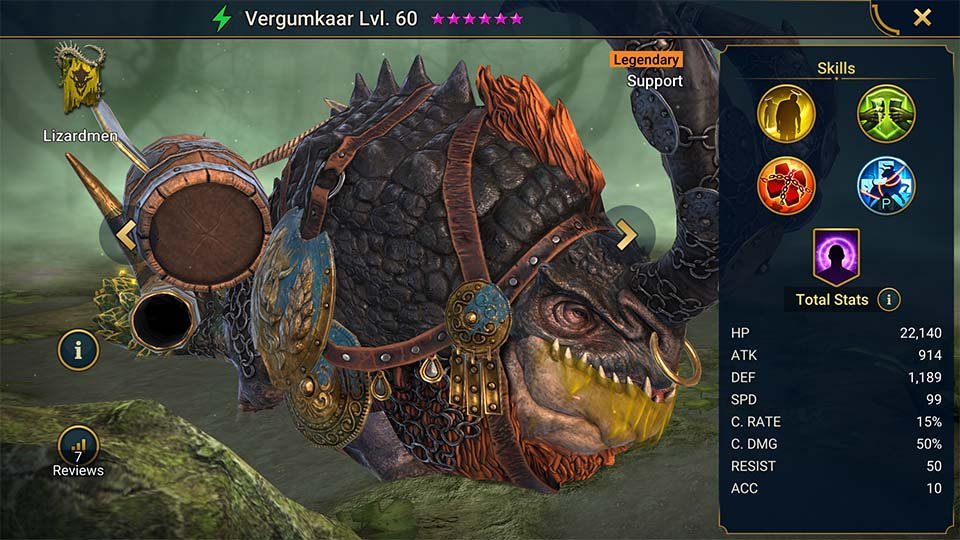The width and height of the screenshot is (960, 540).
Task: Open the purple aura skill icon
Action: 836,256
